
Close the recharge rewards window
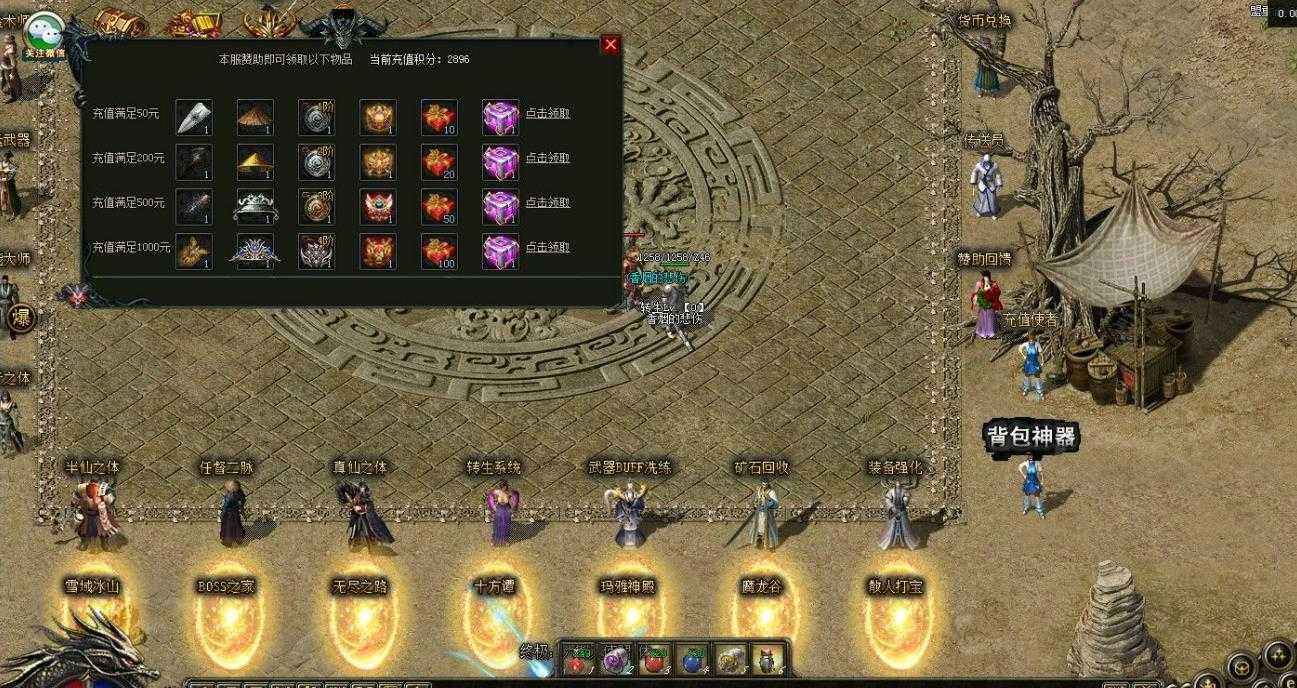click(x=610, y=45)
